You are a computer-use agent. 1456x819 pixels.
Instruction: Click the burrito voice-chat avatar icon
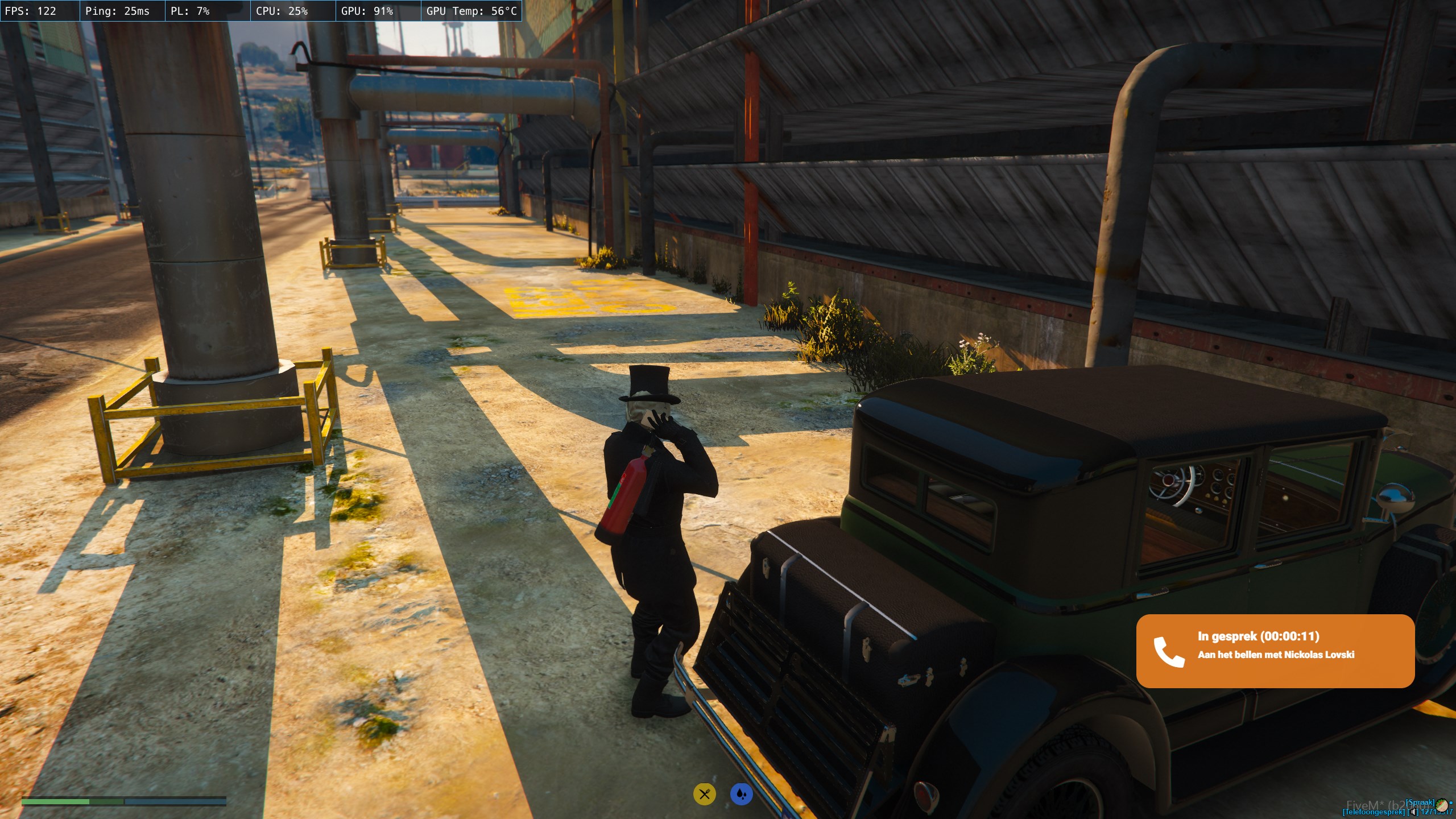tap(1442, 804)
